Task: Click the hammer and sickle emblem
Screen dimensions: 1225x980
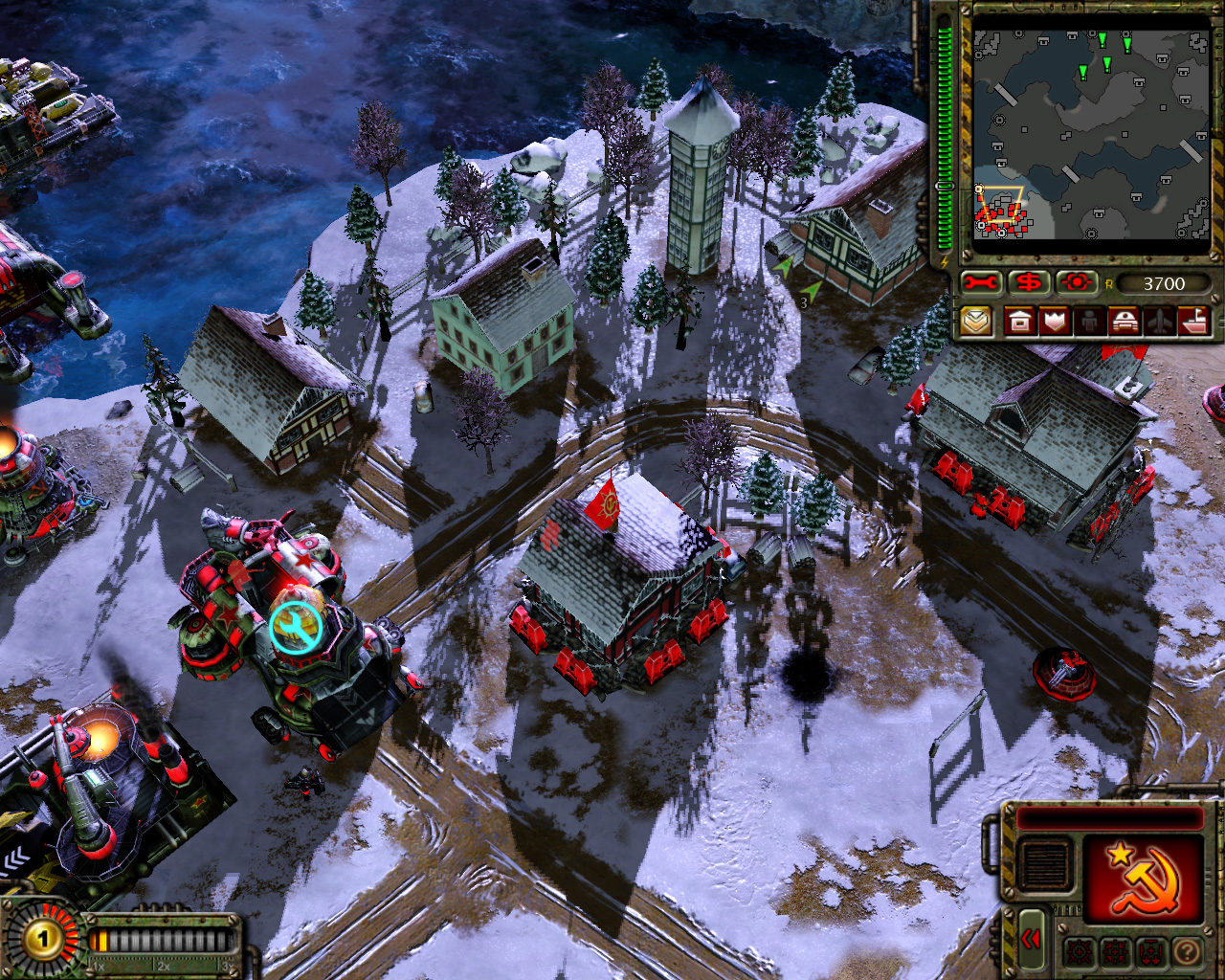Action: click(x=1143, y=879)
